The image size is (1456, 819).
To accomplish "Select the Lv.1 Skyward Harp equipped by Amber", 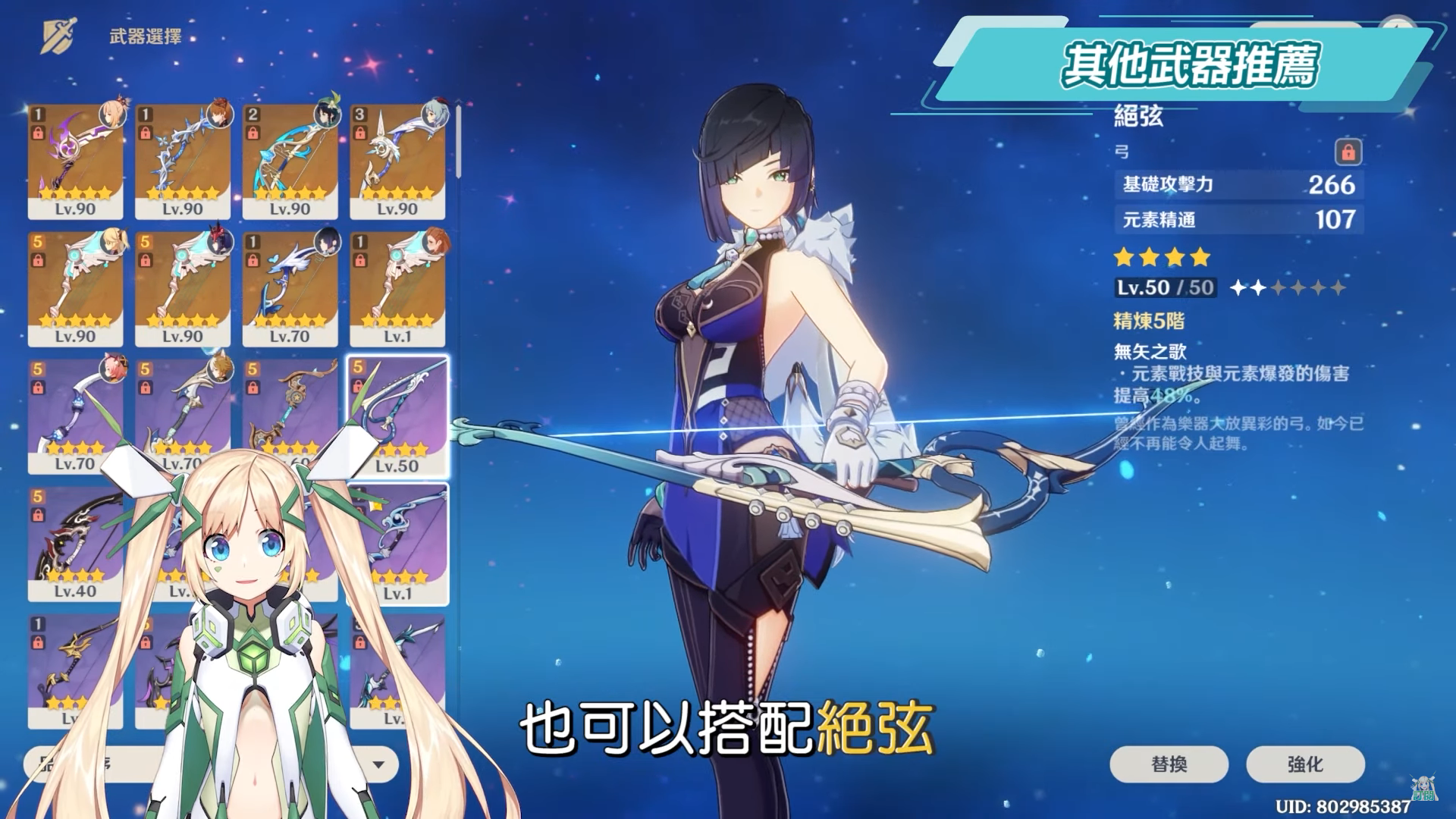I will 397,288.
